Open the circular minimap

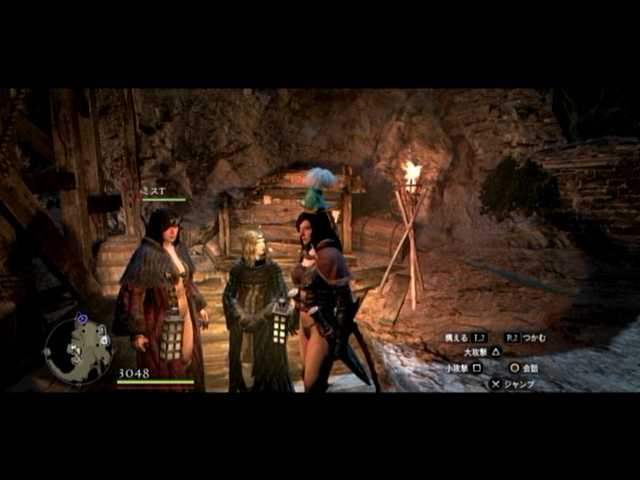77,350
